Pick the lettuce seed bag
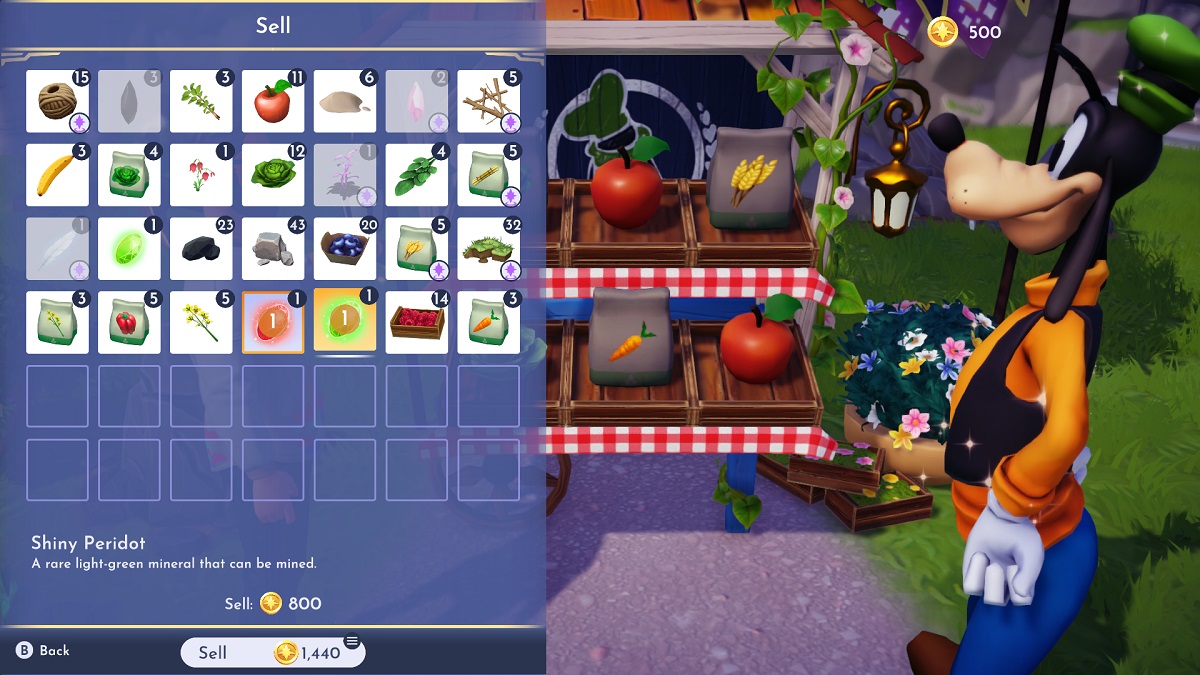Image resolution: width=1200 pixels, height=675 pixels. (129, 175)
